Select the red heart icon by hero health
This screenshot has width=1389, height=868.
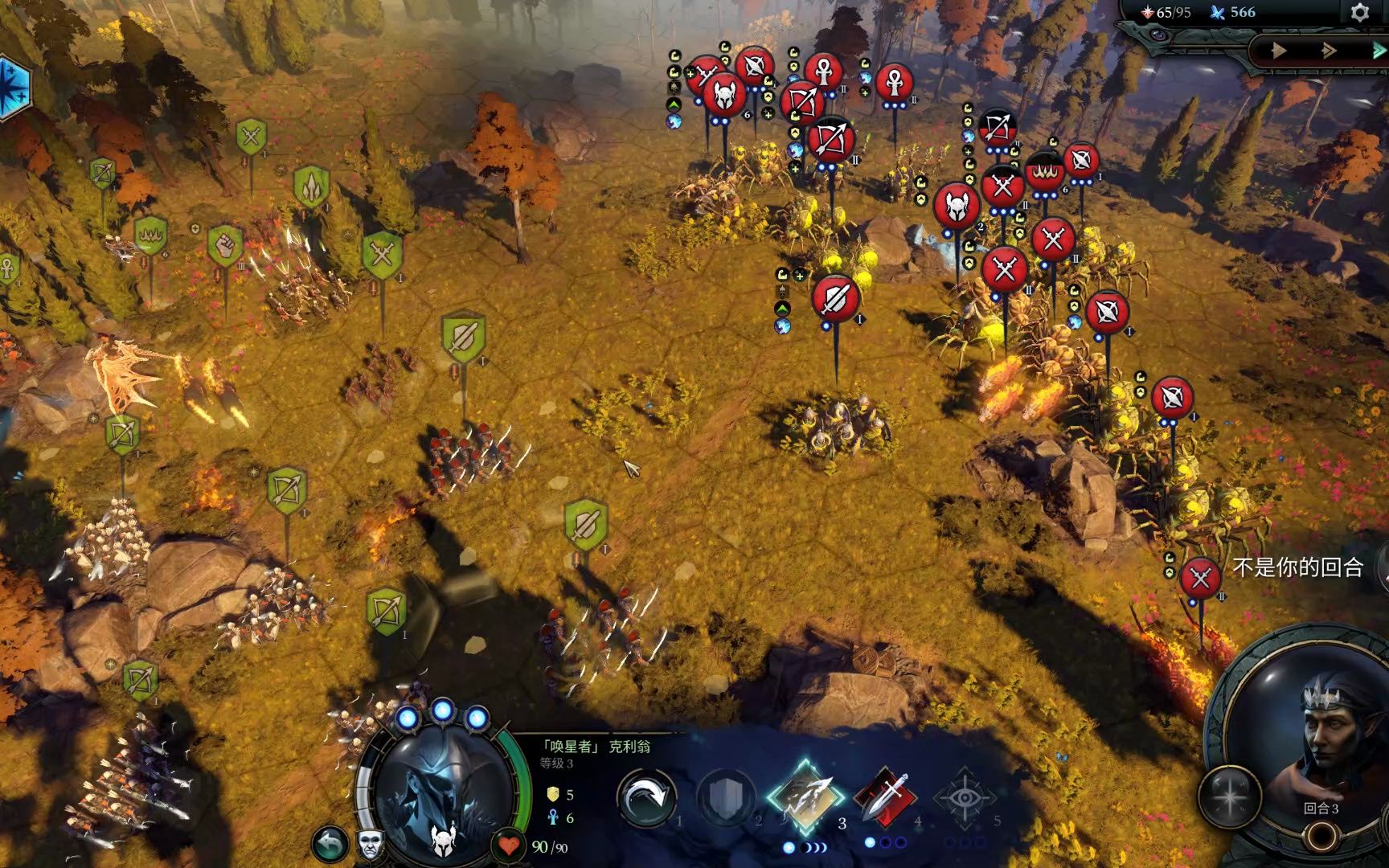[509, 845]
